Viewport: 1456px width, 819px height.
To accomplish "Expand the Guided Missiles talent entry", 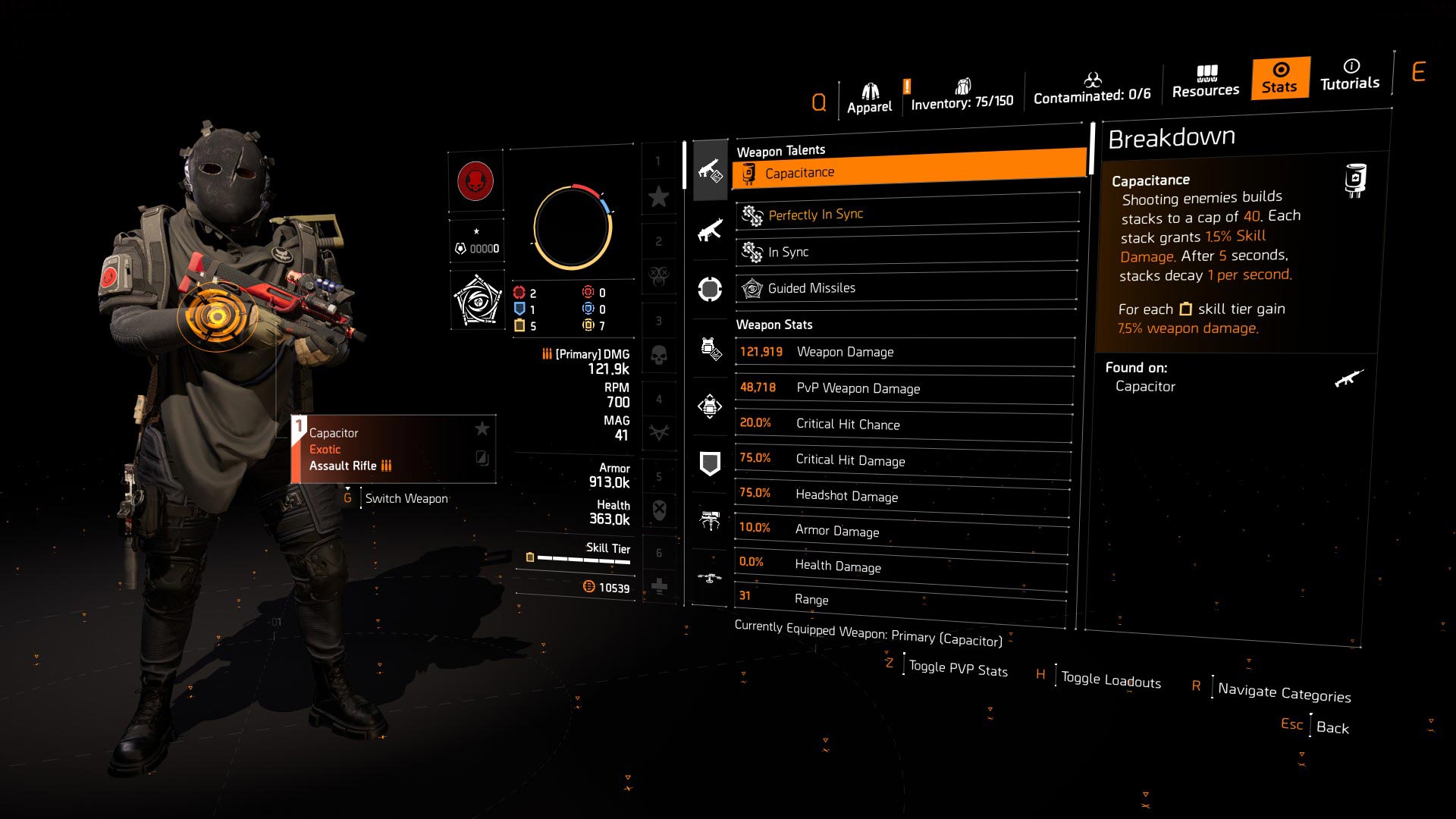I will 906,287.
